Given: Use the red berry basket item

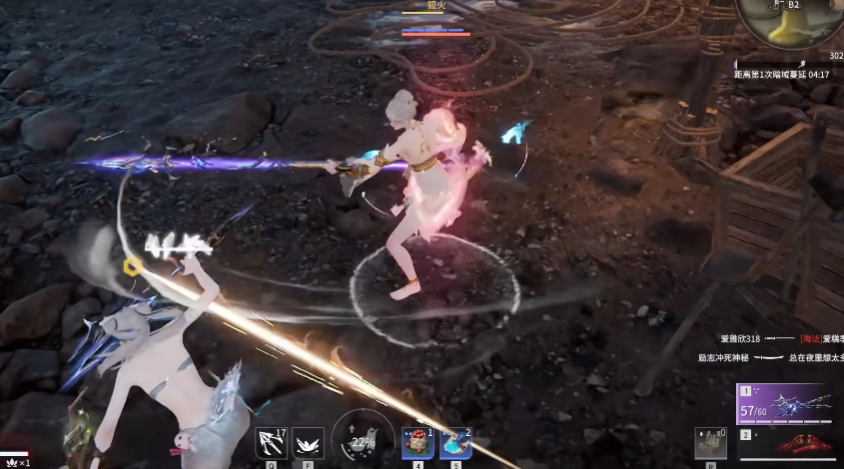Looking at the screenshot, I should pos(417,442).
